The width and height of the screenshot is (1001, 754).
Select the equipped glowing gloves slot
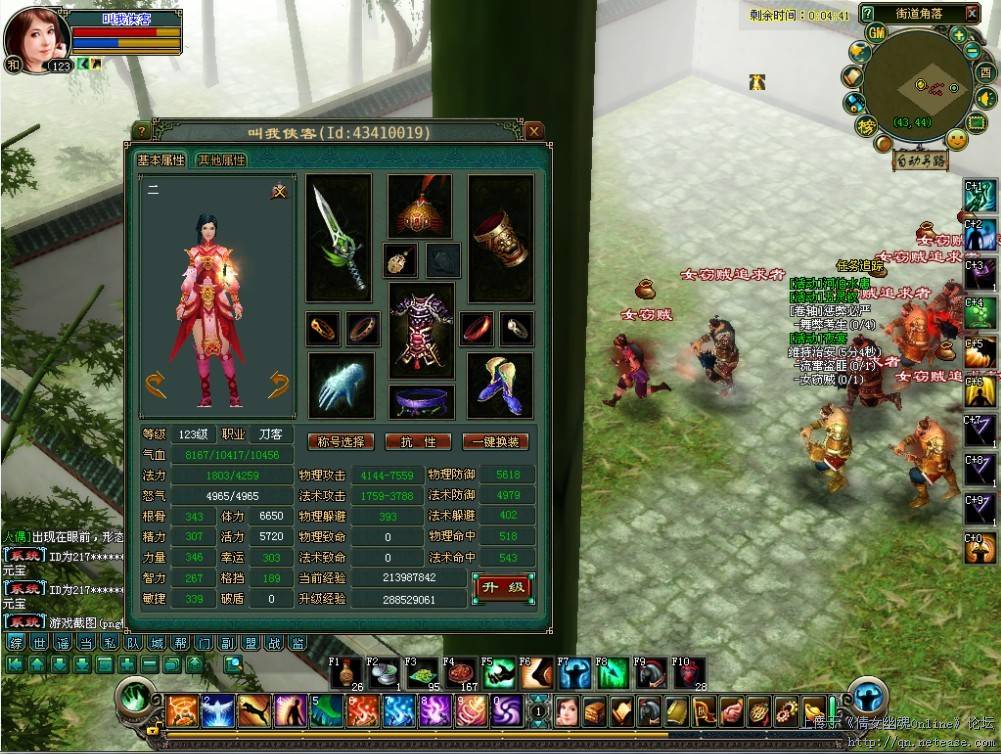[x=341, y=385]
